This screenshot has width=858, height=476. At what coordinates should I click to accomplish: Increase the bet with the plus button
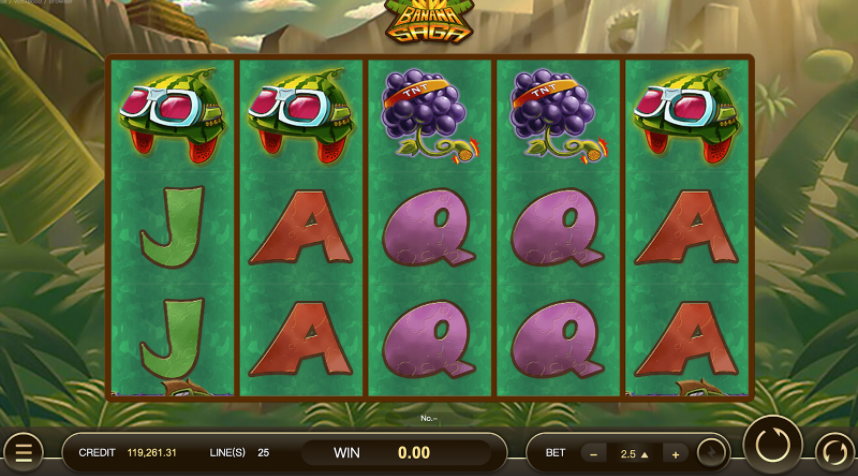[676, 453]
